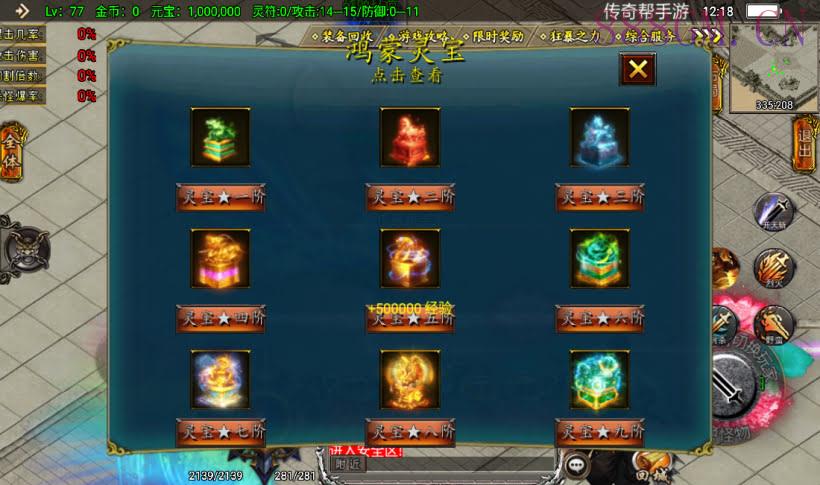Open the 狂暴之力 top menu entry
820x485 pixels.
tap(575, 36)
